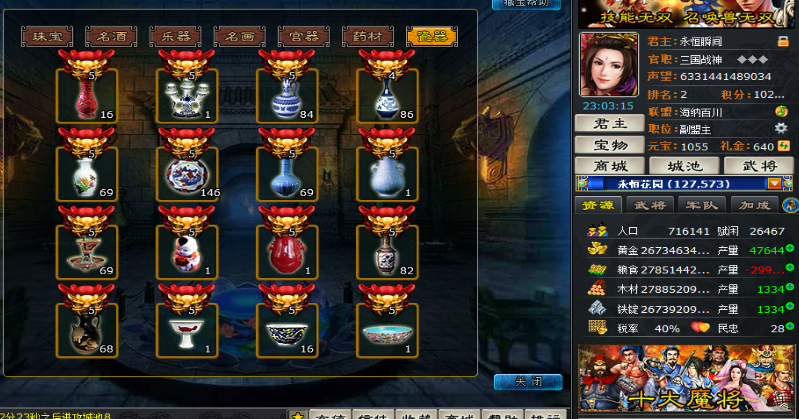The width and height of the screenshot is (799, 419).
Task: Select the 乐器 category tab
Action: 175,37
